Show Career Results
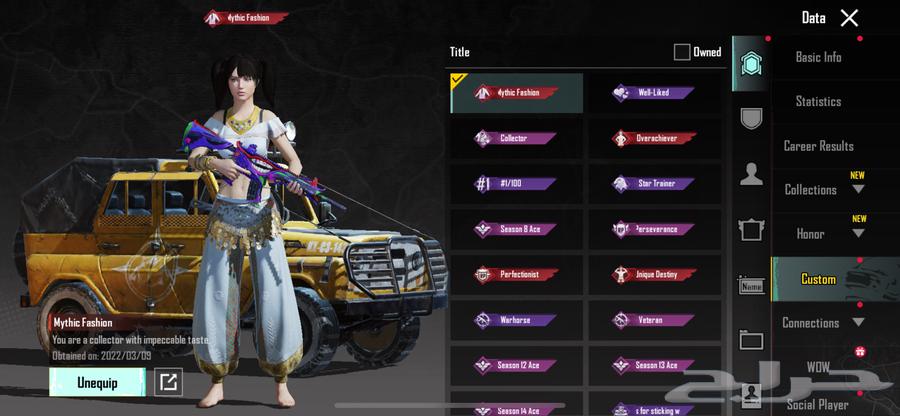This screenshot has width=900, height=416. (818, 146)
